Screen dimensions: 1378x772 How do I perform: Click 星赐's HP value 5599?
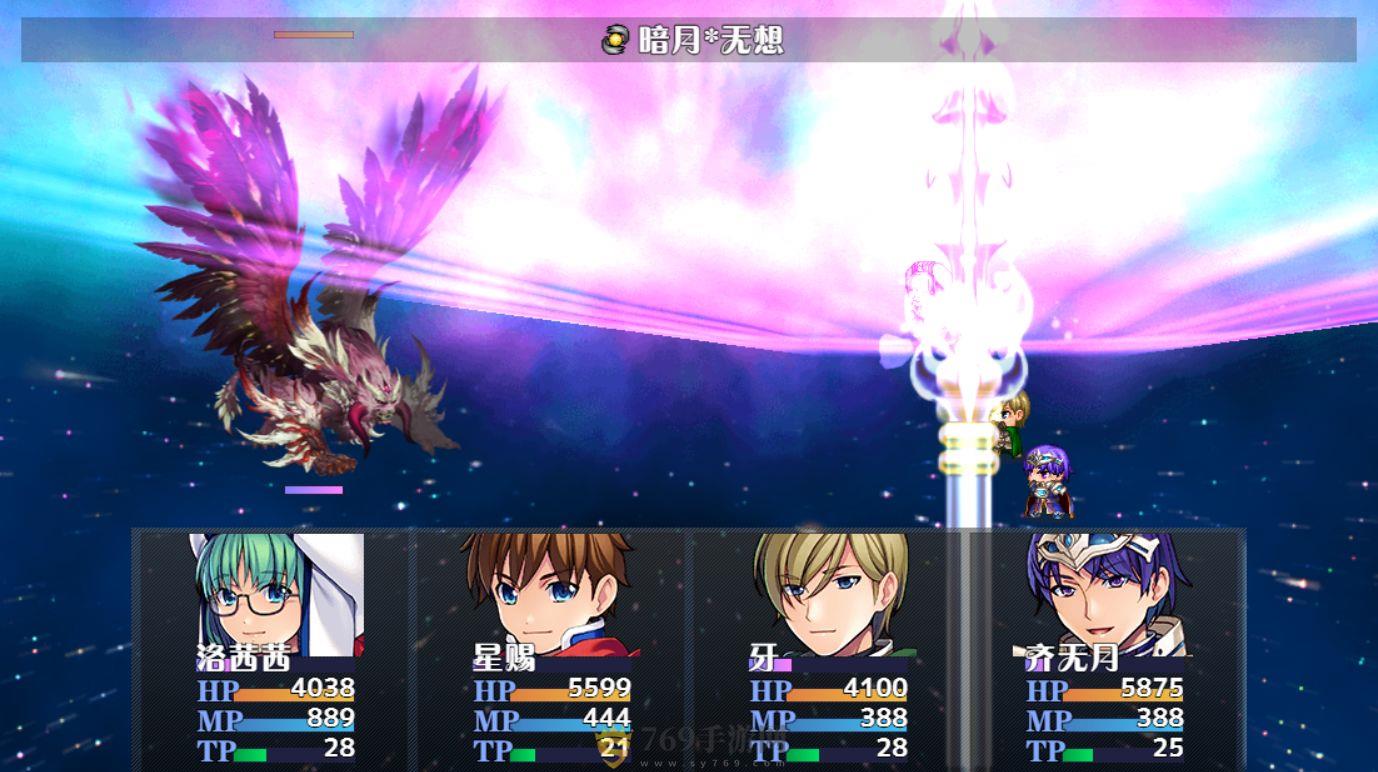click(600, 690)
